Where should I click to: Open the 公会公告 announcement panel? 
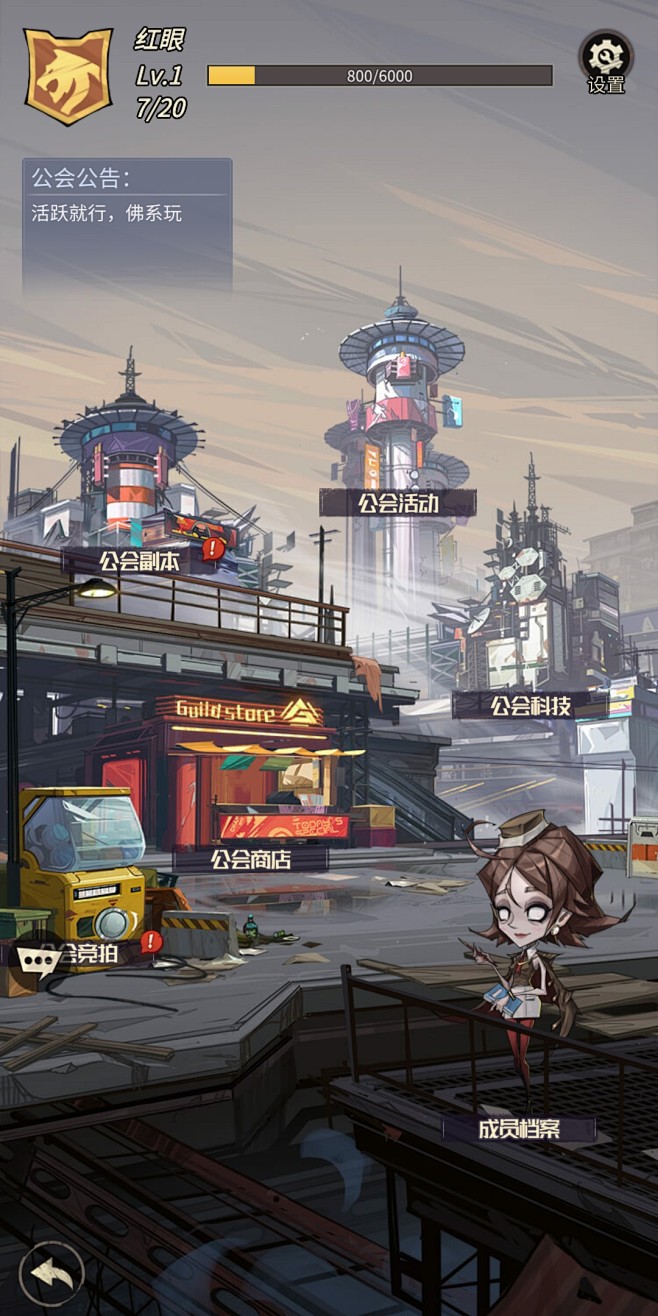pos(127,225)
